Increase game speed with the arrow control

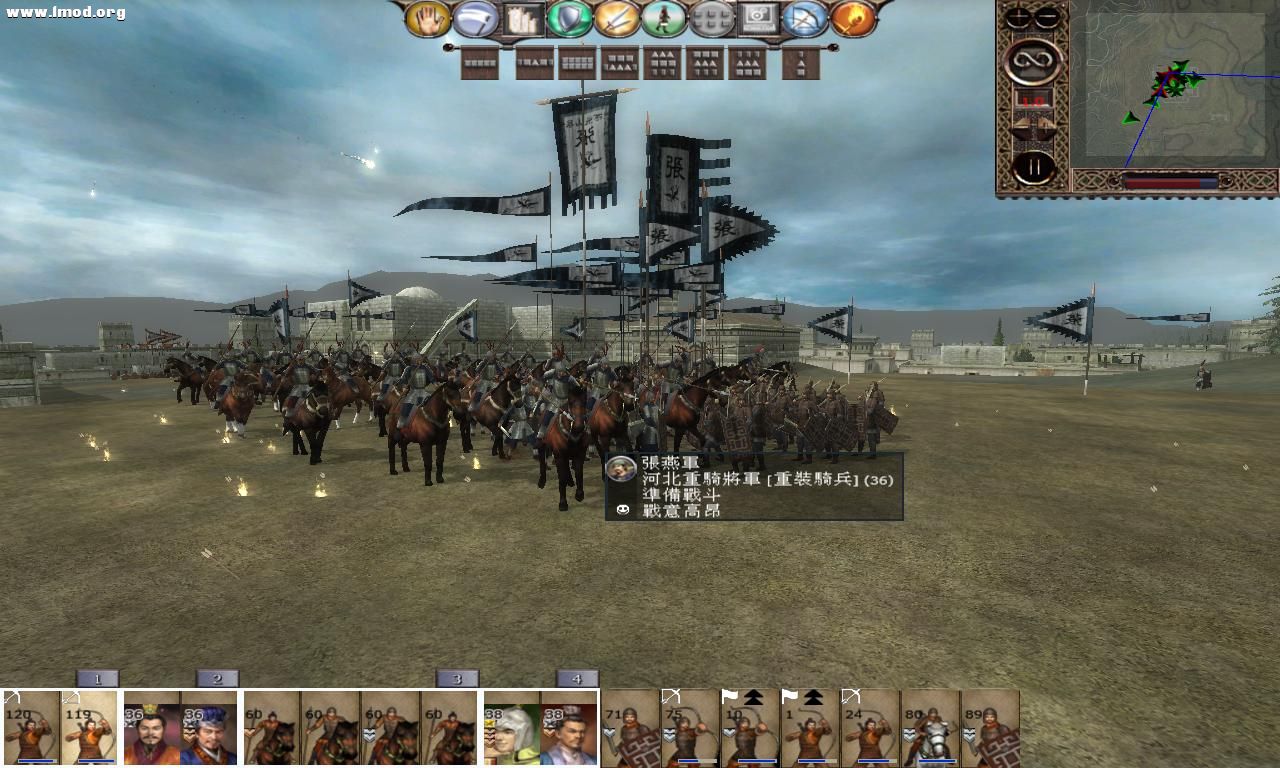tap(1045, 125)
